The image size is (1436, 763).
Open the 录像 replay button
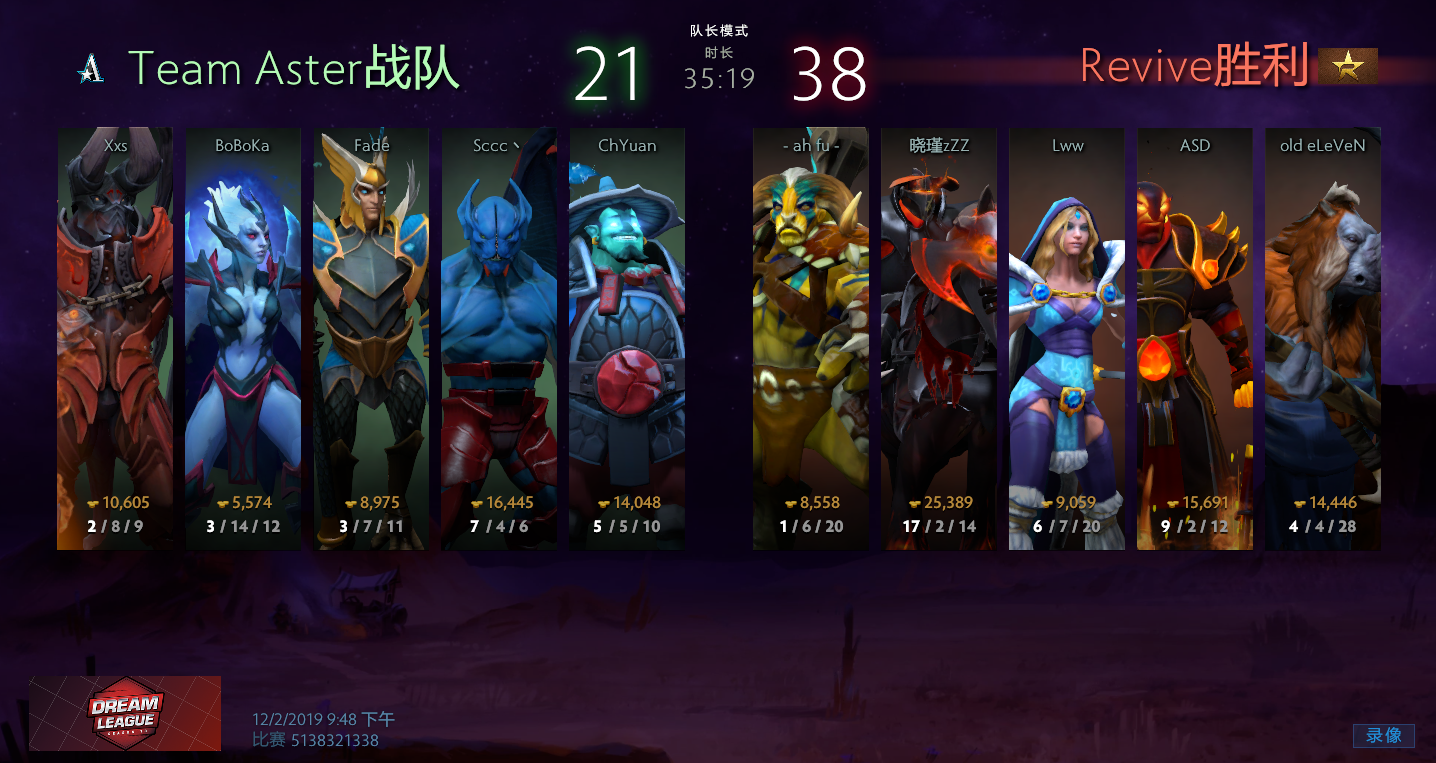point(1384,735)
